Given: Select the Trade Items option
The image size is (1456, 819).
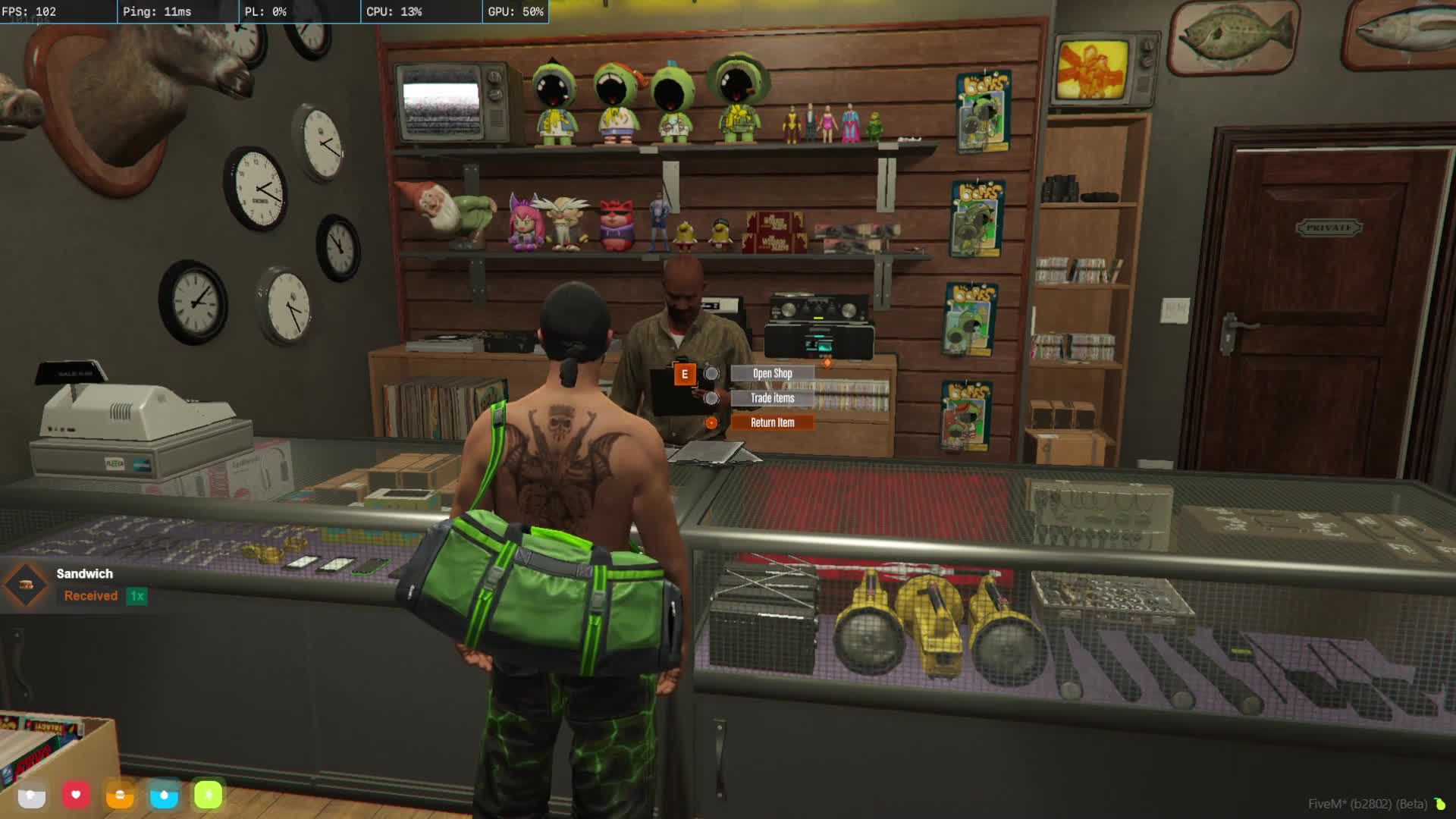Looking at the screenshot, I should [x=772, y=398].
